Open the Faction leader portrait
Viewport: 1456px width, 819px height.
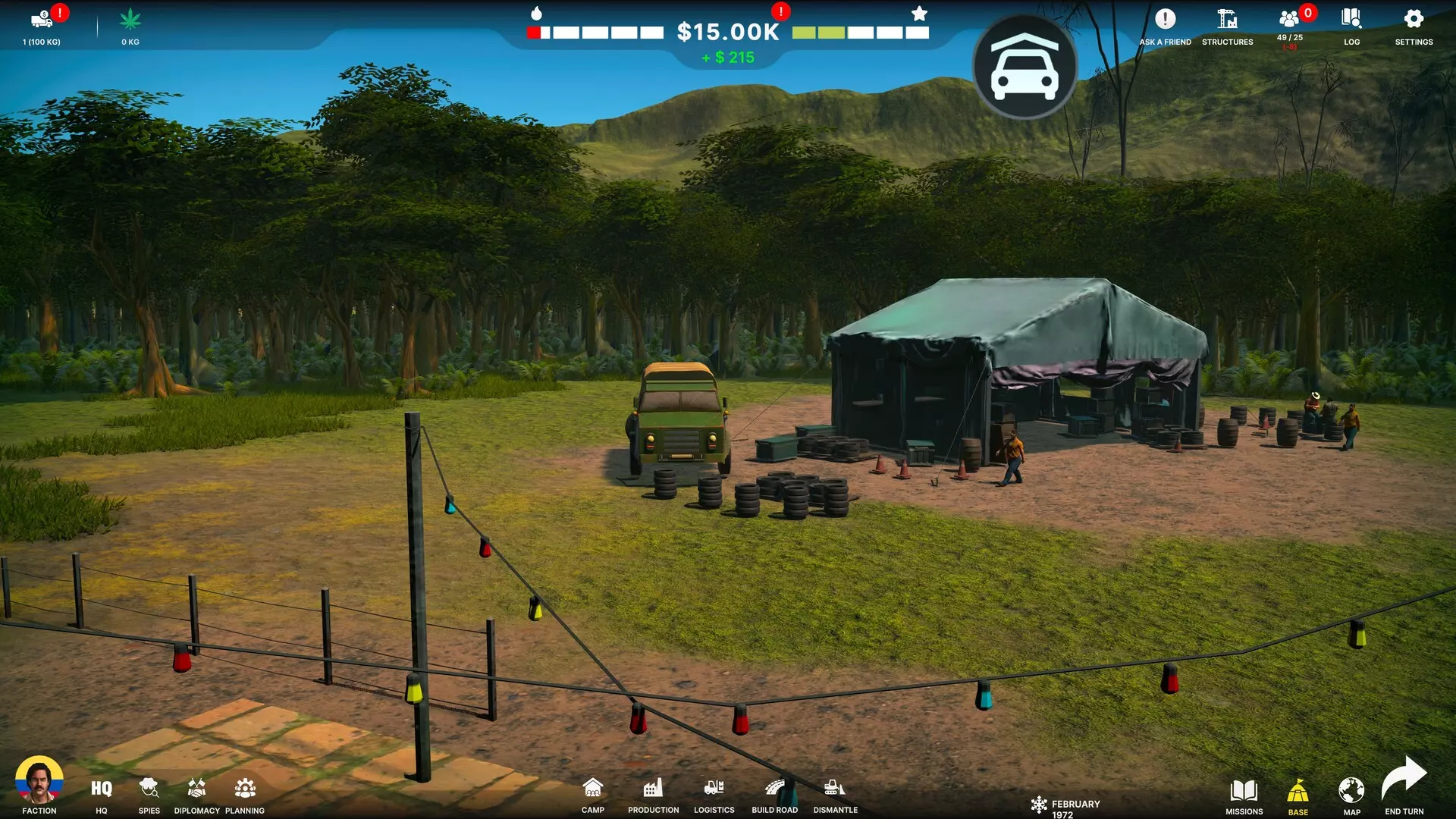pyautogui.click(x=39, y=780)
